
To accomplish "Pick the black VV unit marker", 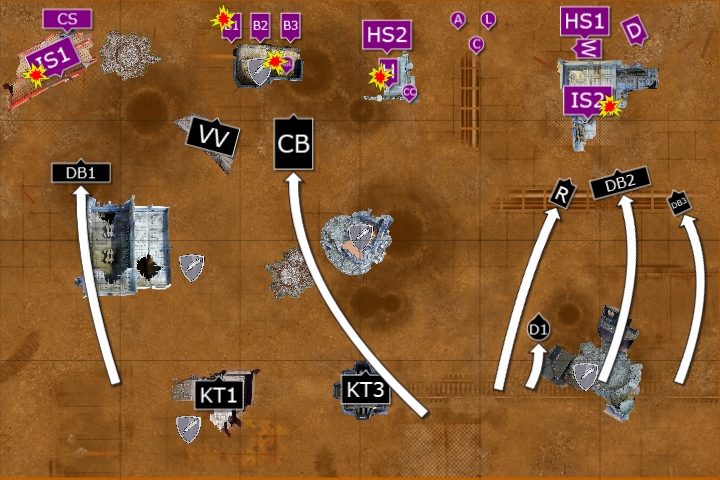I will click(213, 137).
